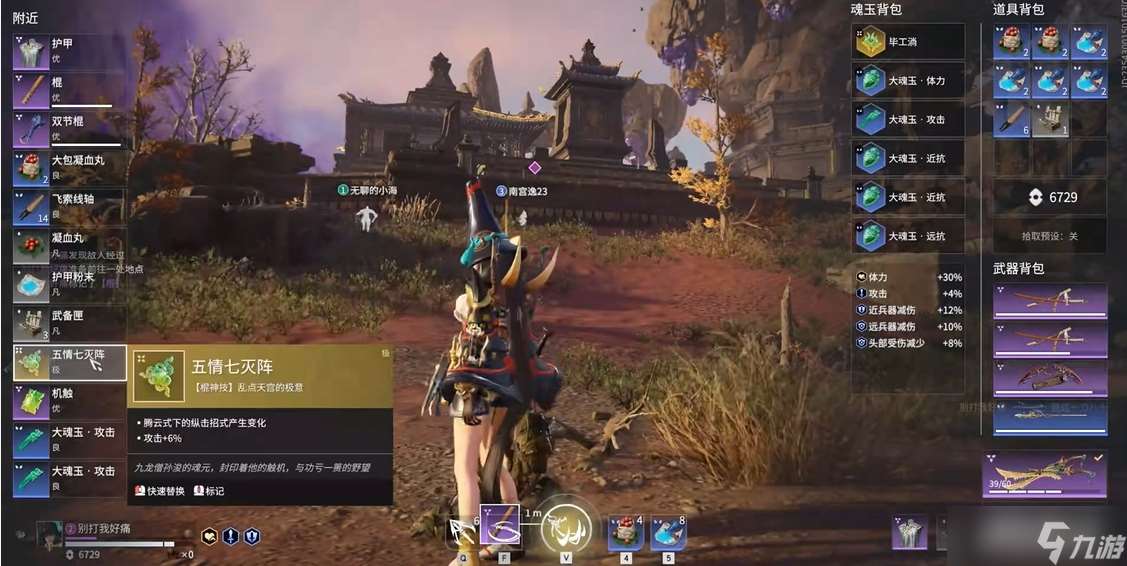This screenshot has width=1127, height=566.
Task: Pick up the 机触 jade from nearby
Action: pos(69,401)
